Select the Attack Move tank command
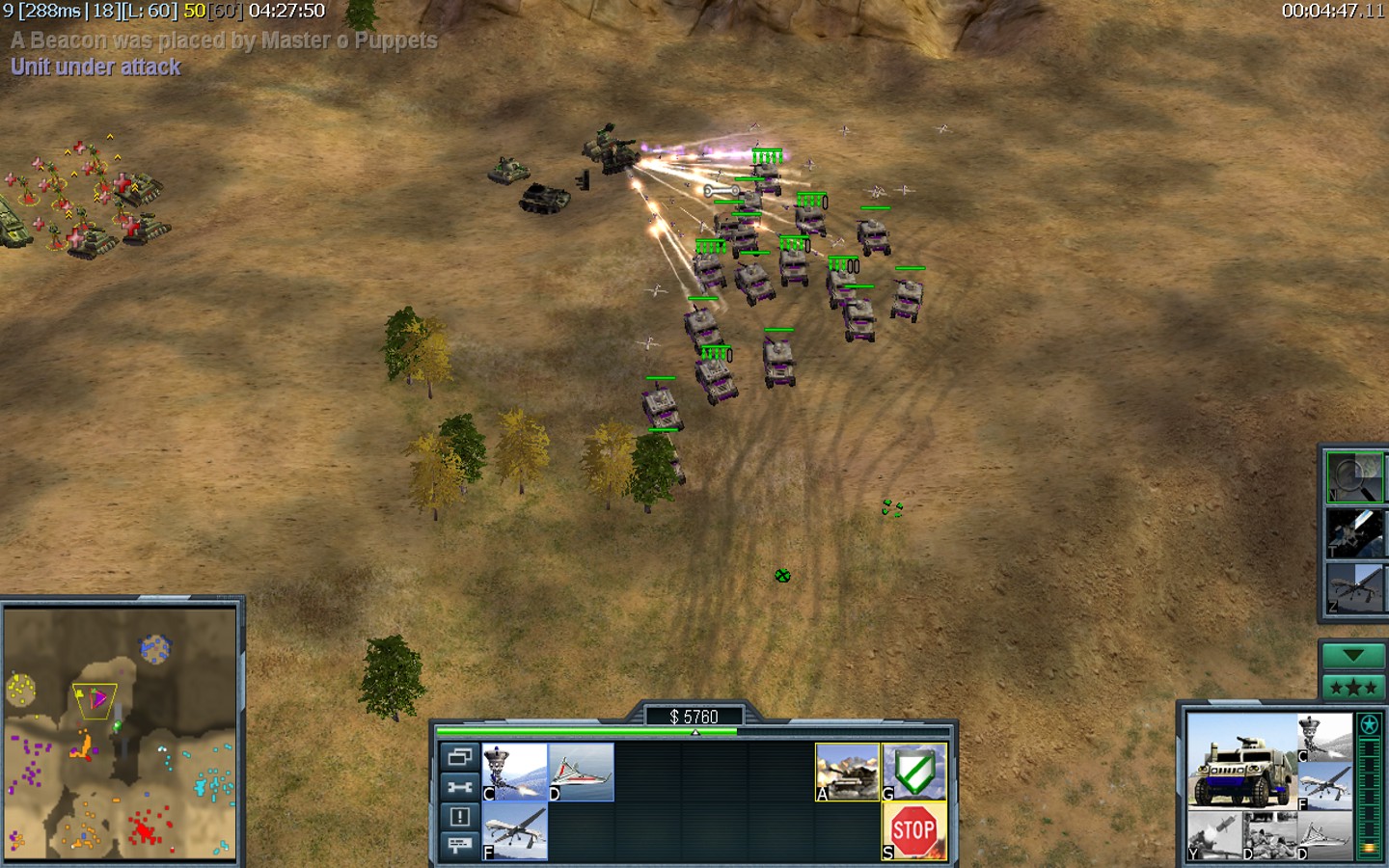This screenshot has height=868, width=1389. click(847, 771)
